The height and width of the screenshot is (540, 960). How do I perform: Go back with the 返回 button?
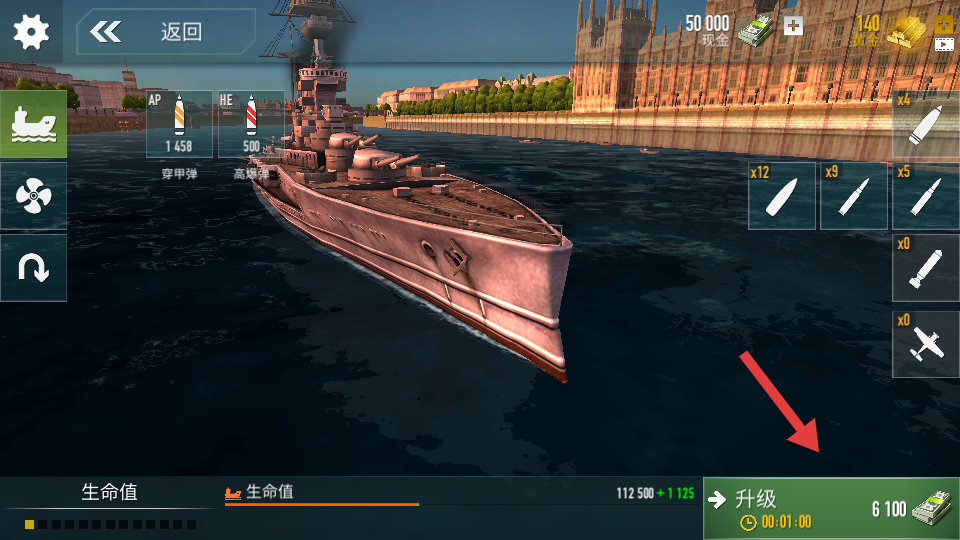coord(165,32)
